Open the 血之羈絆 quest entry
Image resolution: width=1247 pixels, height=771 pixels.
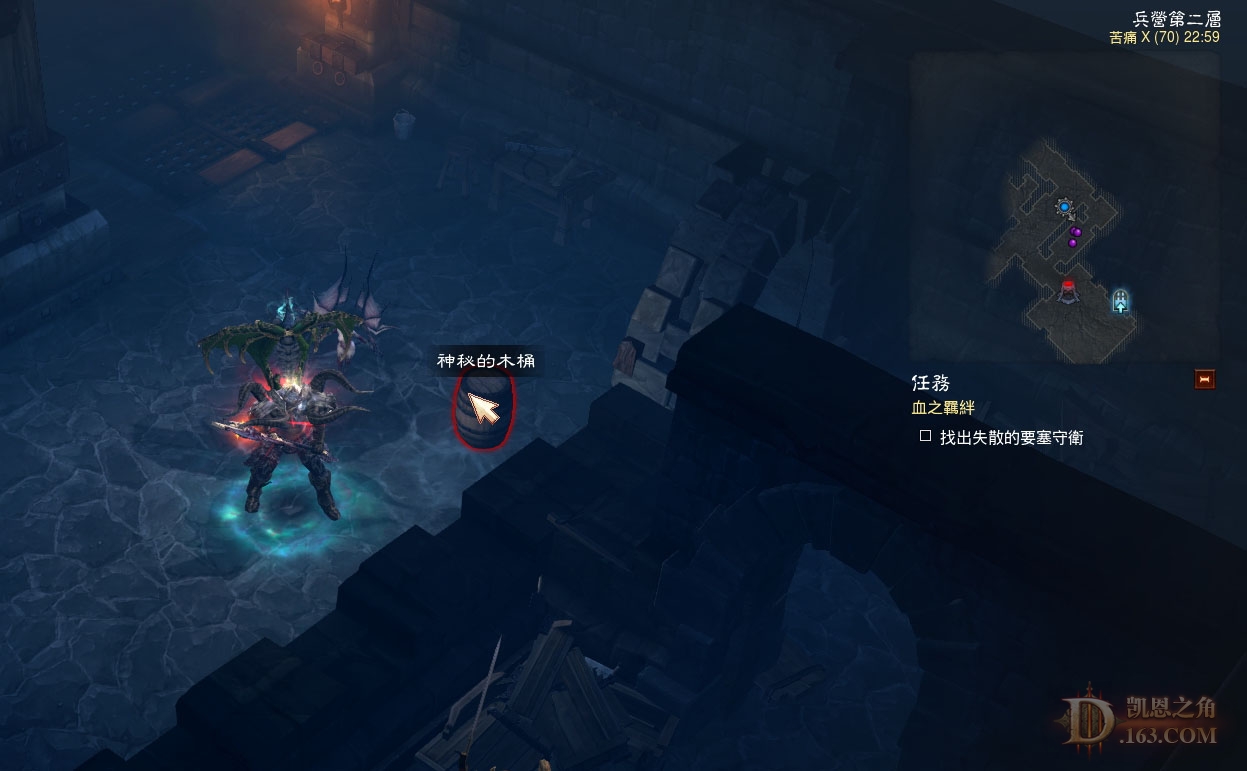(x=942, y=408)
